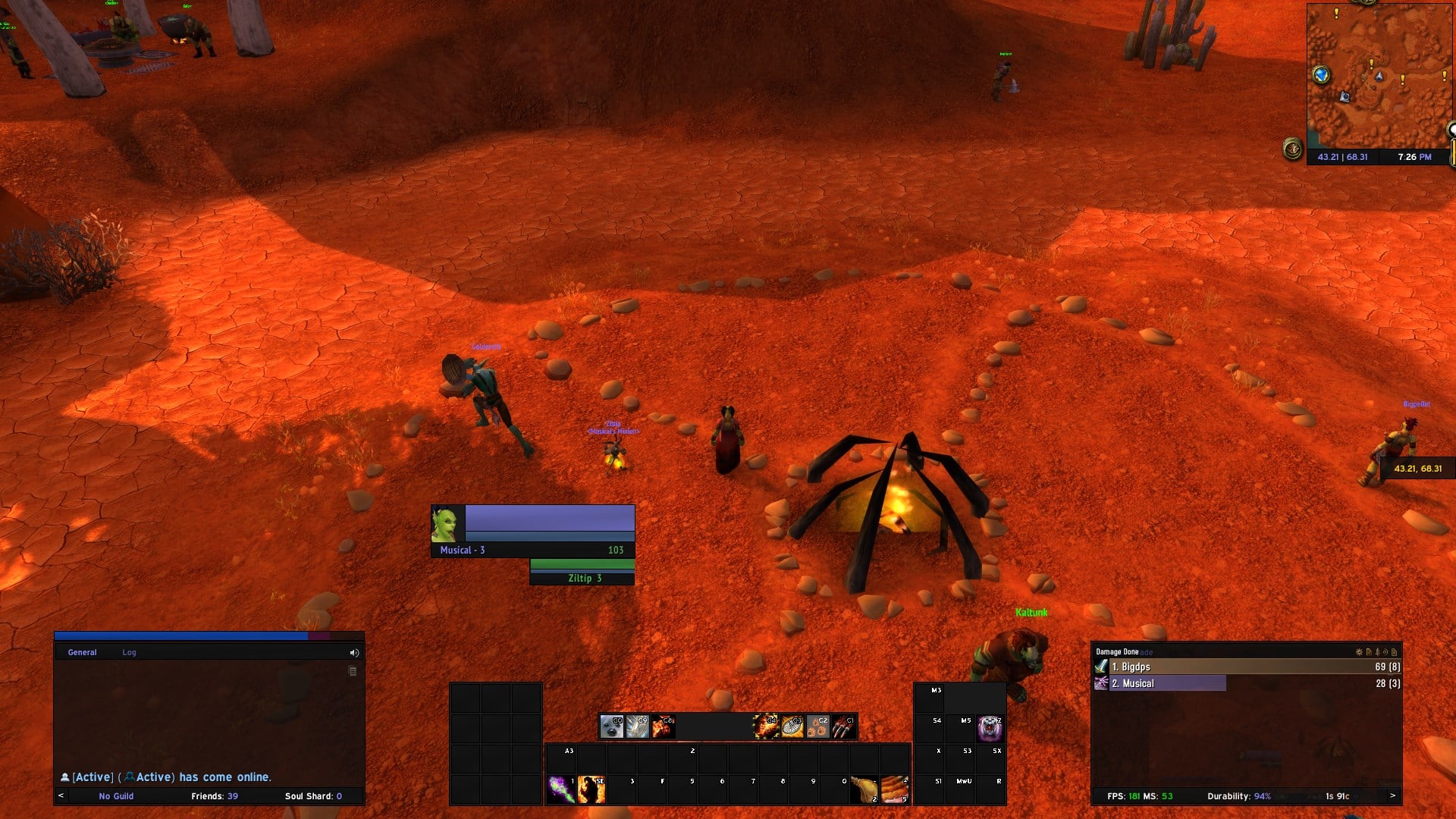The height and width of the screenshot is (819, 1456).
Task: Click the roaring bear head icon
Action: [x=990, y=728]
